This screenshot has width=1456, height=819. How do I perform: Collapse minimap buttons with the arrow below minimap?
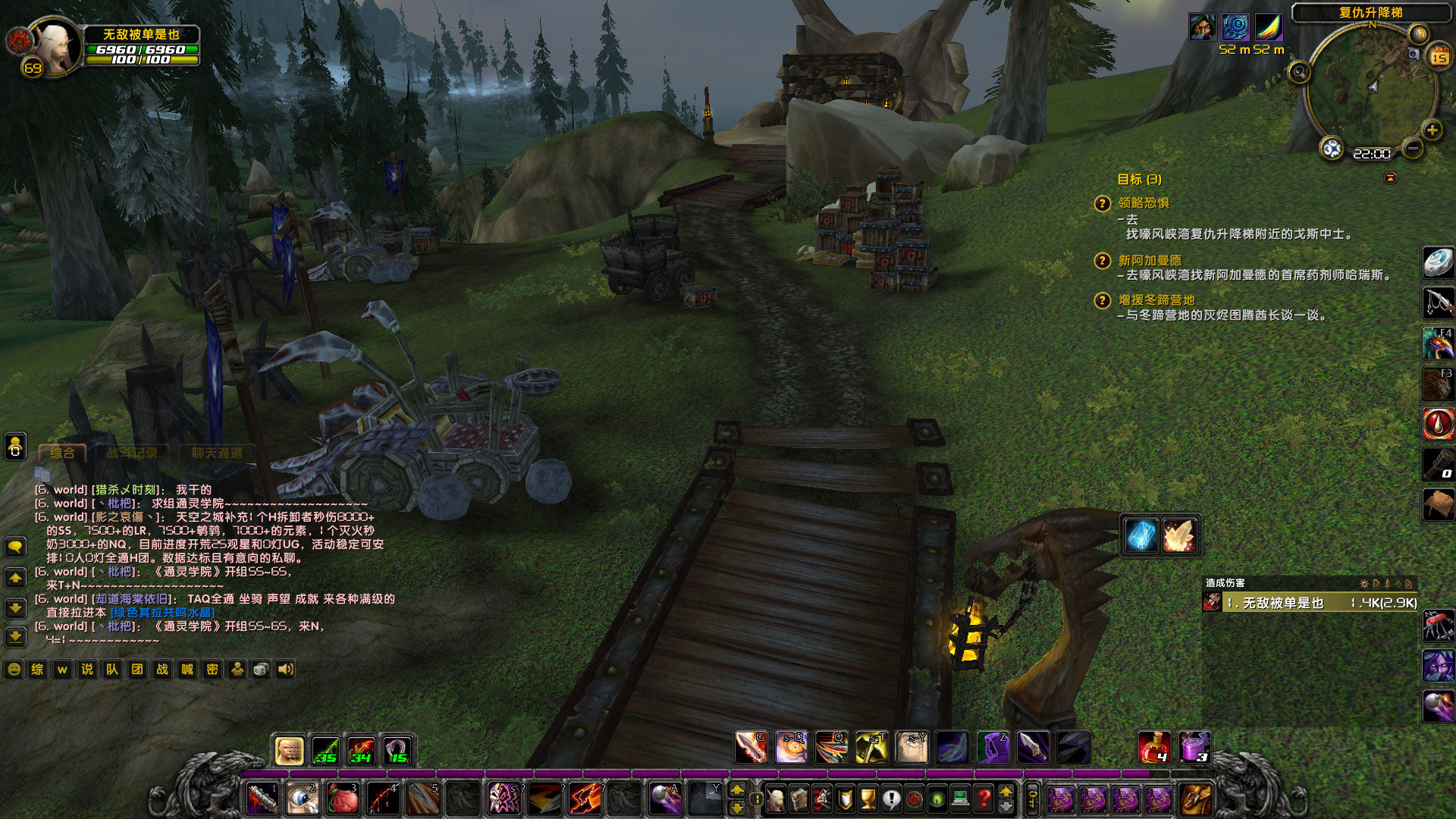(x=1390, y=177)
